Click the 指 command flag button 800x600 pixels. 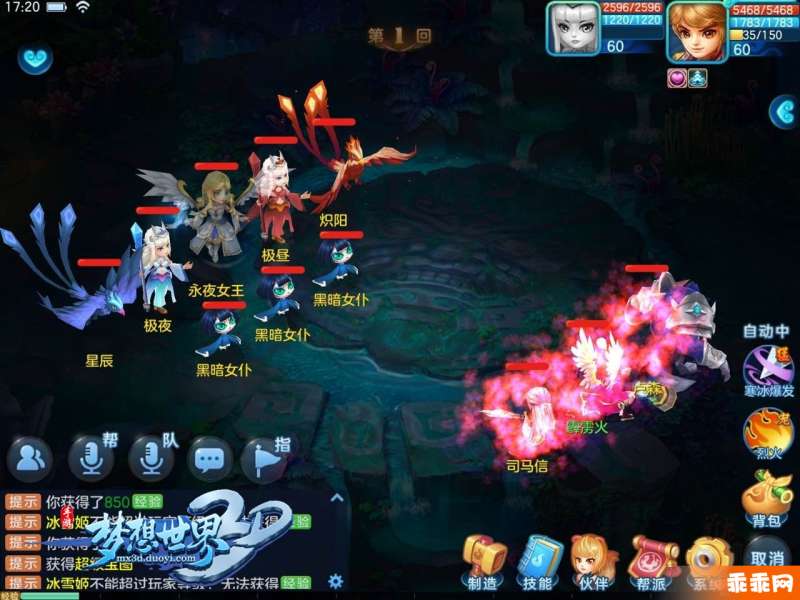click(265, 459)
